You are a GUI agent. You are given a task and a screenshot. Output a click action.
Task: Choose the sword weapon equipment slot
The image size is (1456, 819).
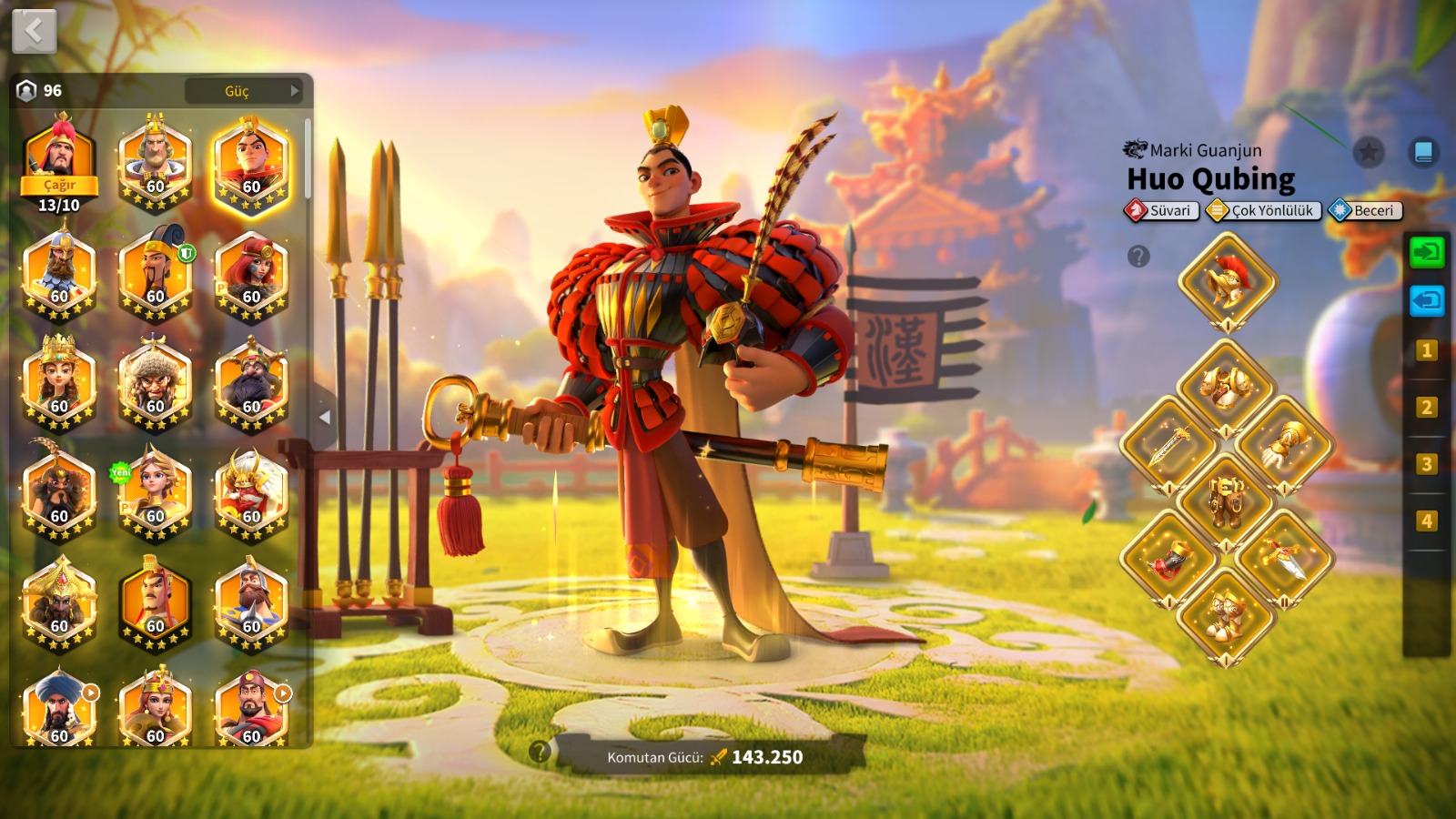coord(1168,445)
